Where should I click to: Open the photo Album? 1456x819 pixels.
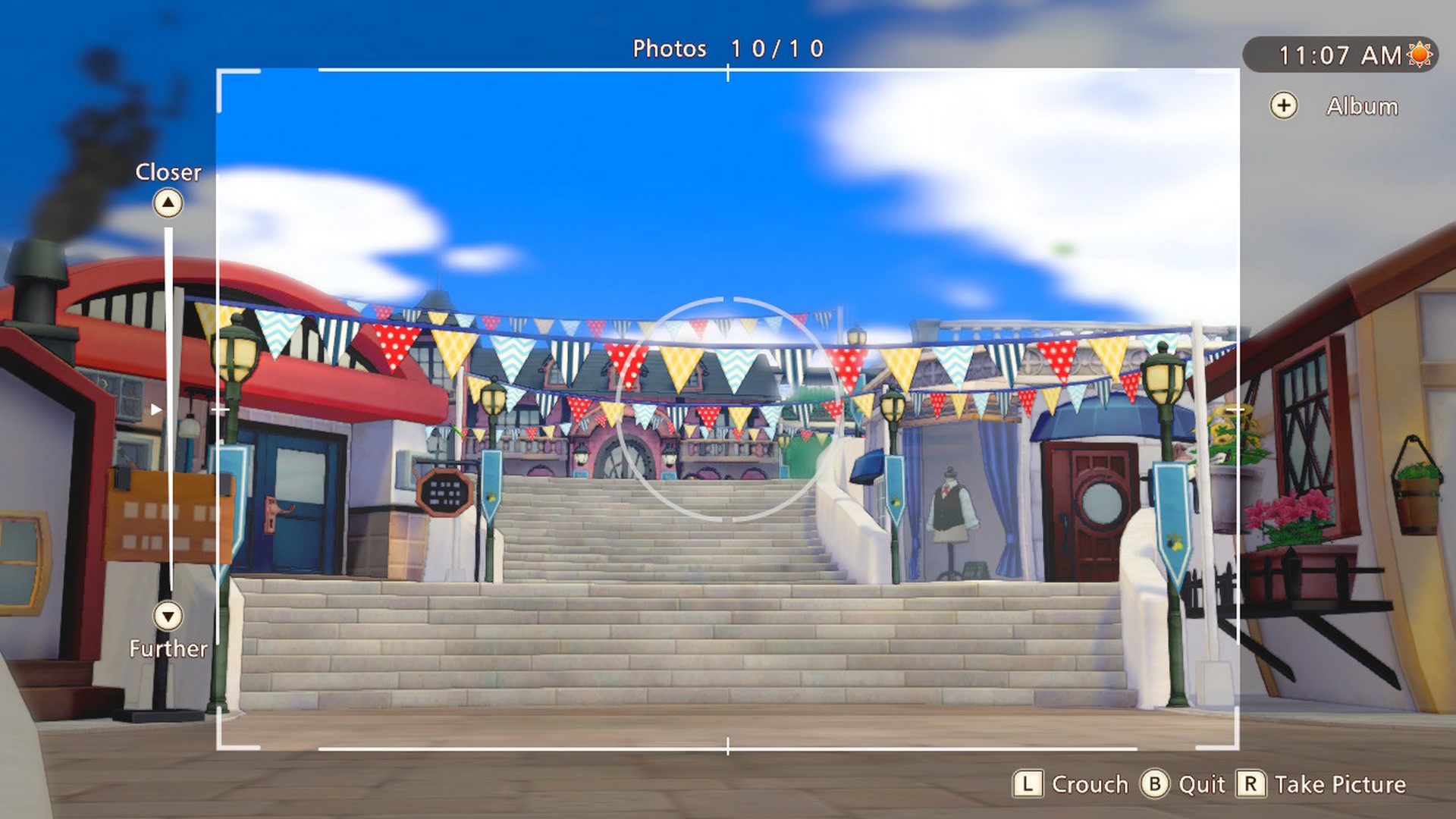coord(1284,106)
